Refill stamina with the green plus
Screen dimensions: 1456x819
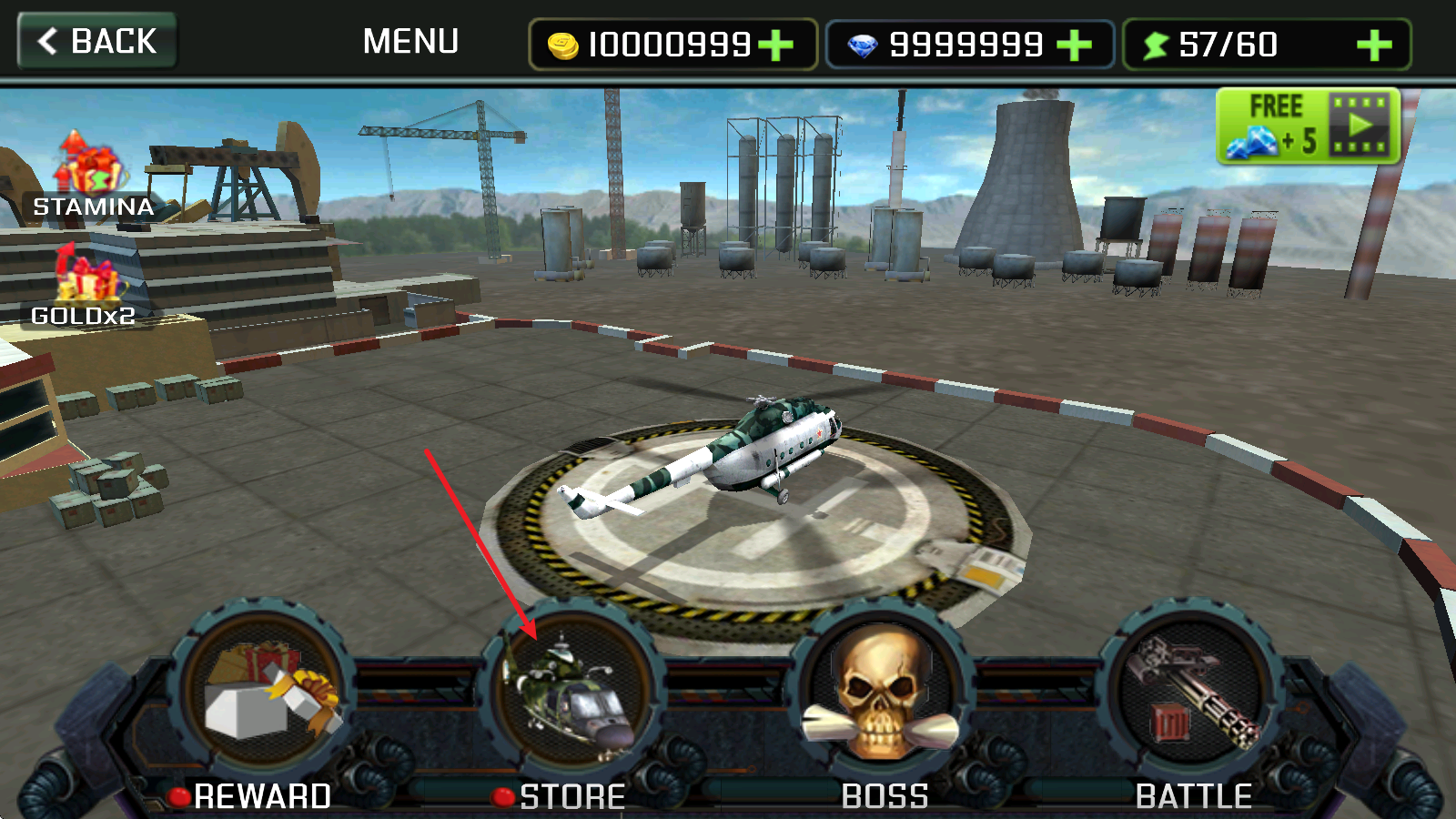[x=1374, y=45]
